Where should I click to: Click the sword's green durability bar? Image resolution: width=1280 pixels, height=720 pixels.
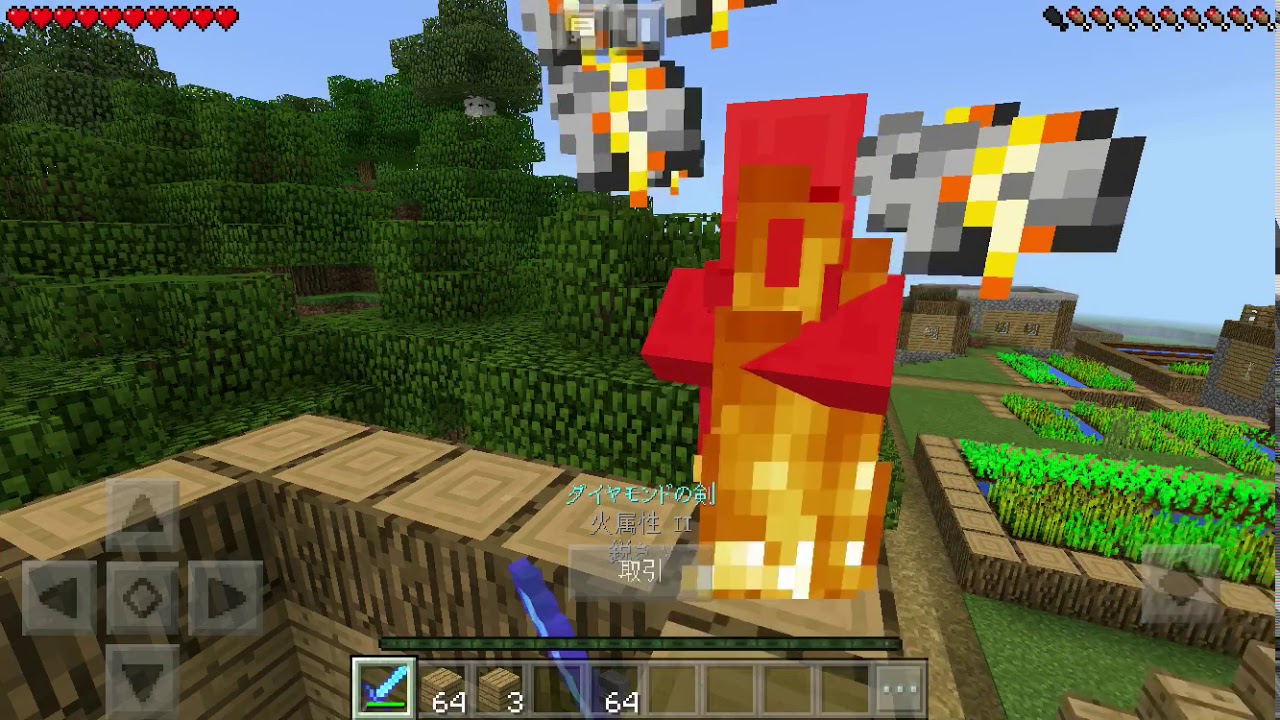pos(383,706)
